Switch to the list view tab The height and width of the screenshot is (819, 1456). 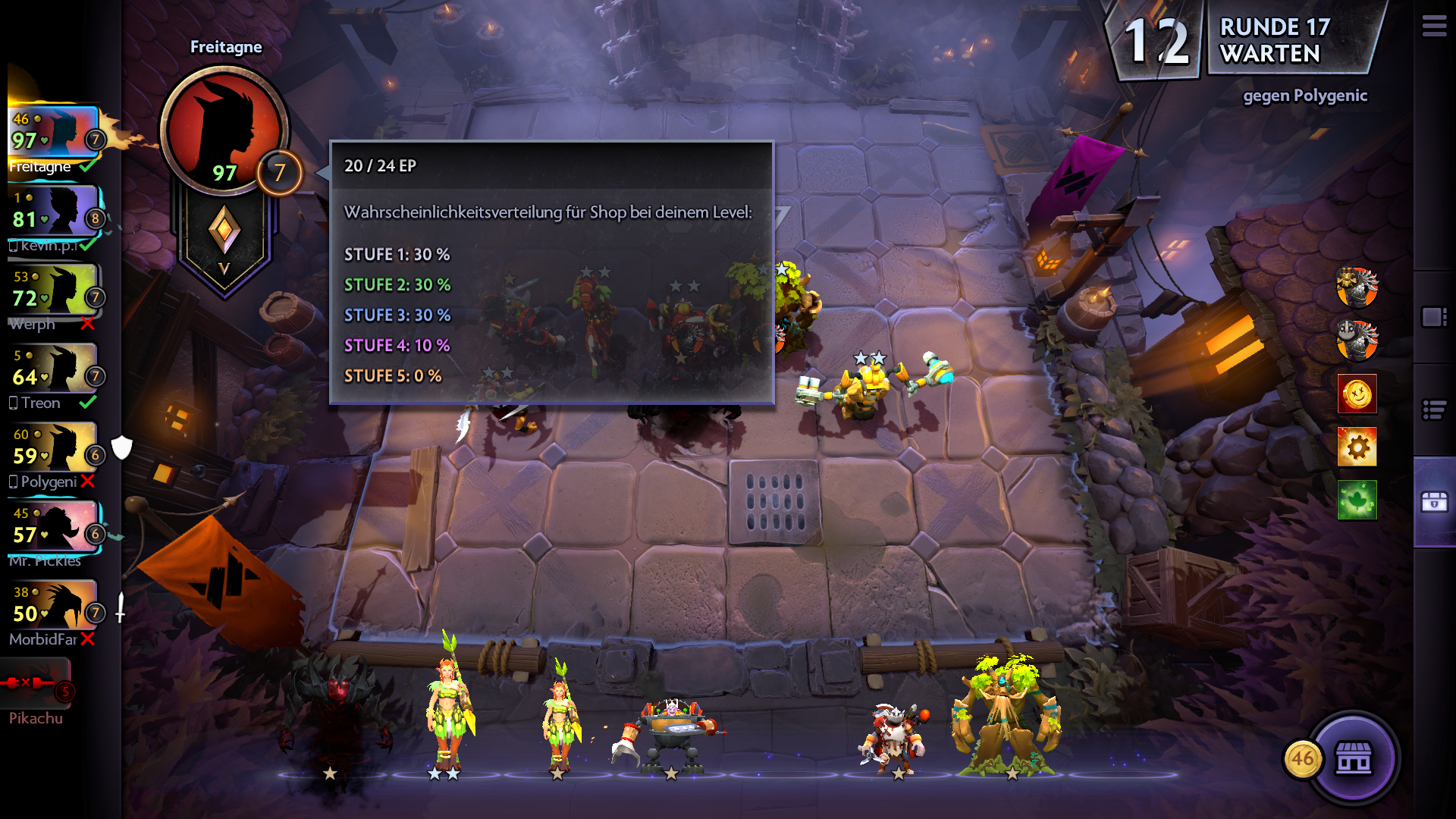coord(1433,410)
